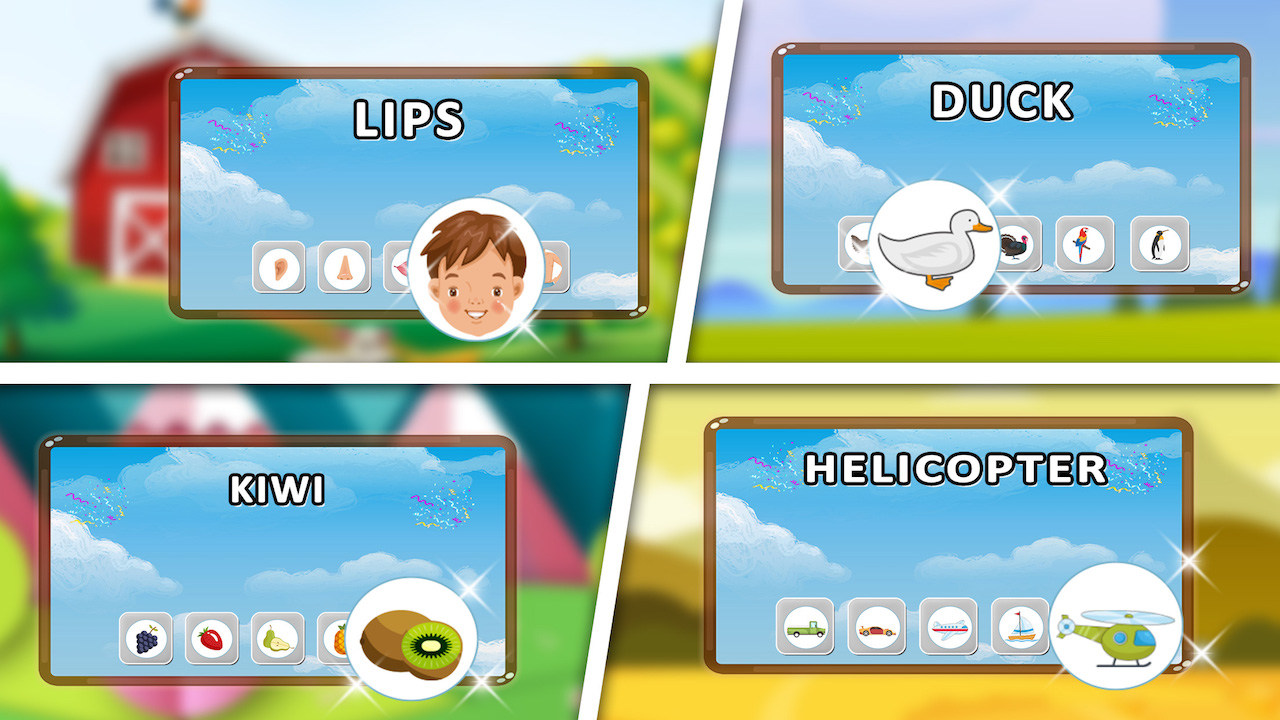This screenshot has width=1280, height=720.
Task: Select the sailboat icon among the vehicles
Action: pyautogui.click(x=1019, y=630)
